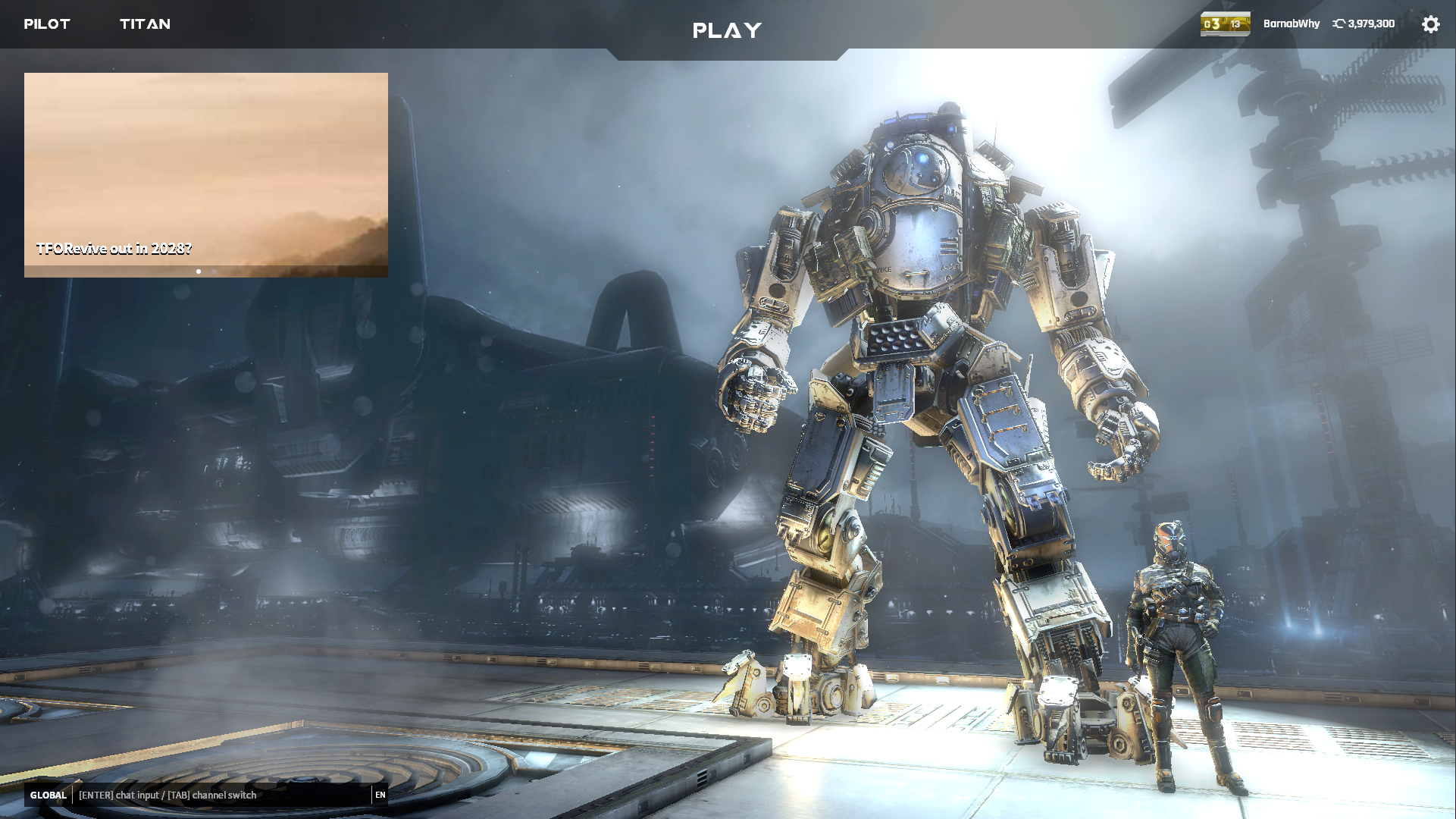1456x819 pixels.
Task: Show the second news slide dot
Action: 214,271
